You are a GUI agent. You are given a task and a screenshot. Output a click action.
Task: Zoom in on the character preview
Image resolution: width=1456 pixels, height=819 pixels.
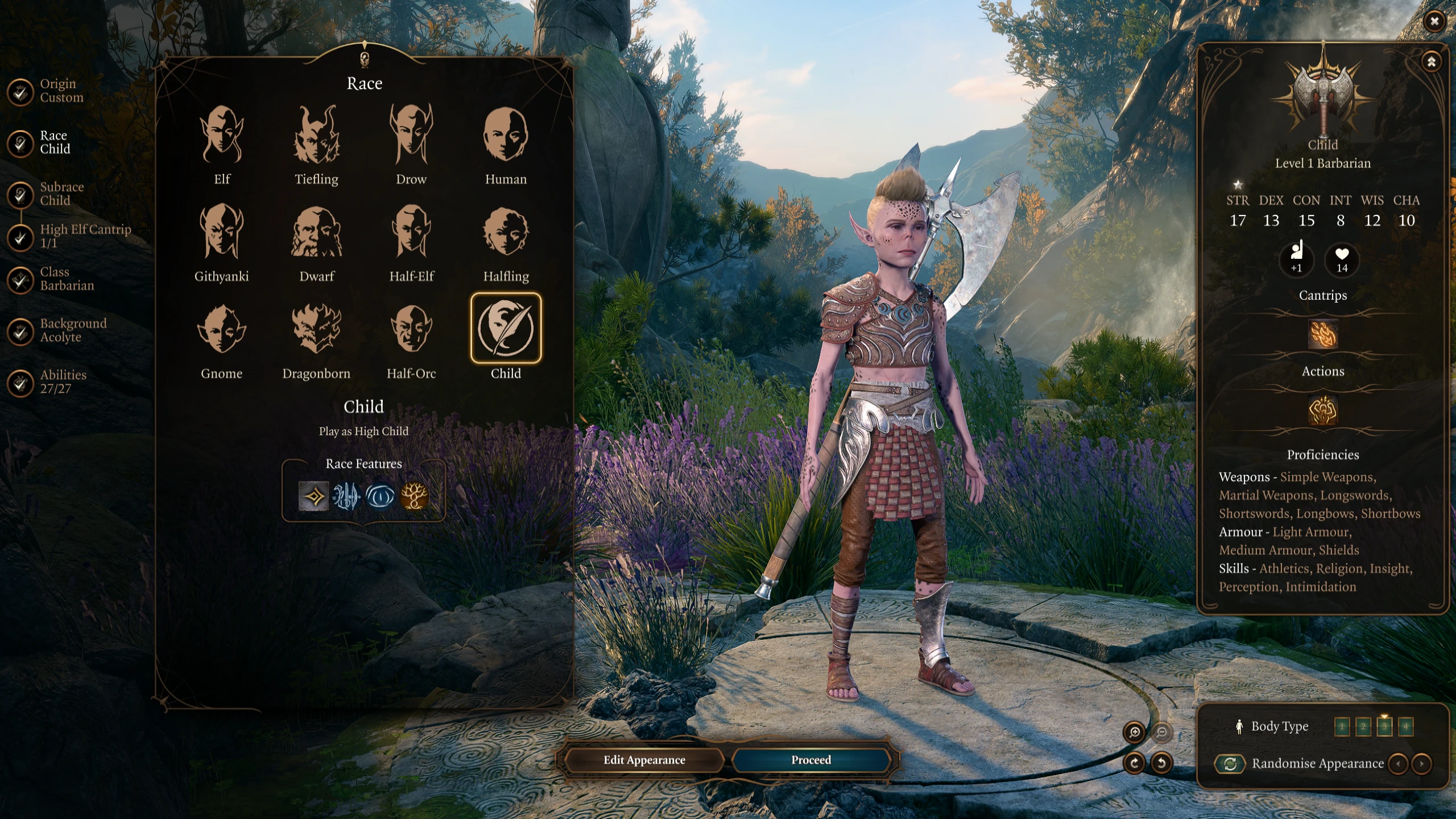(1135, 732)
